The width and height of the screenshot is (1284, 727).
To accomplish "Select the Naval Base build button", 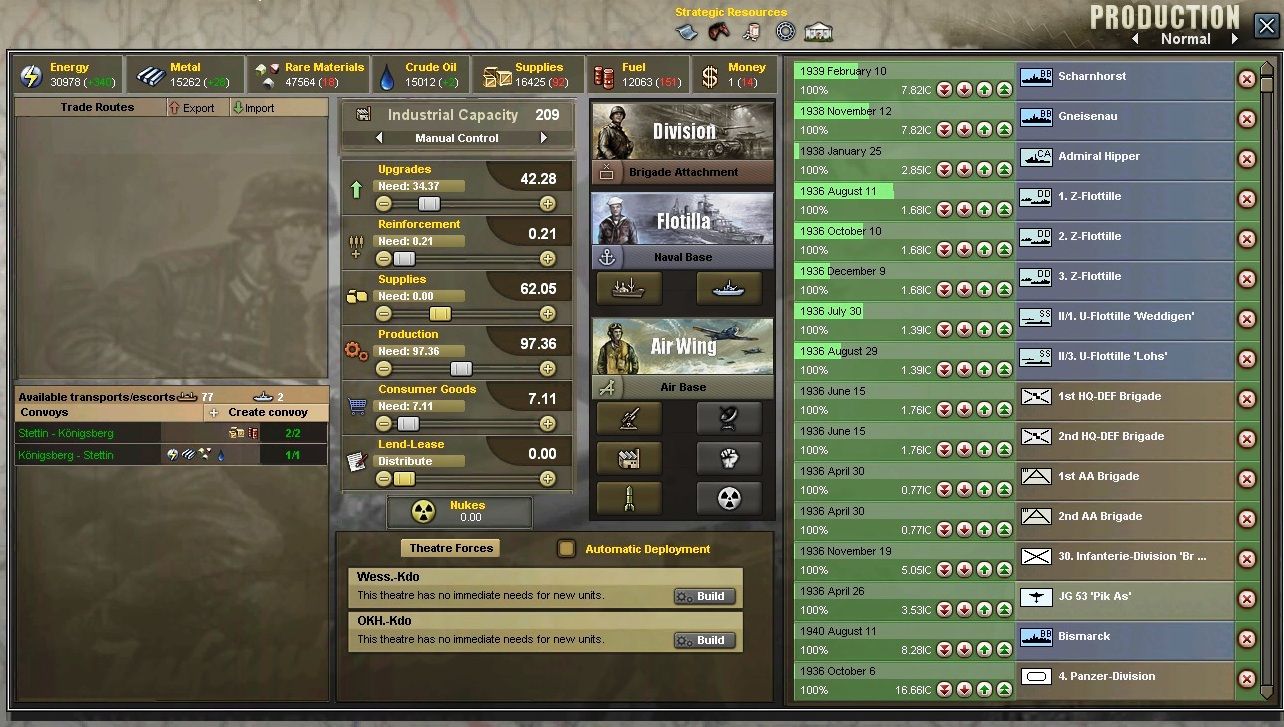I will coord(683,257).
